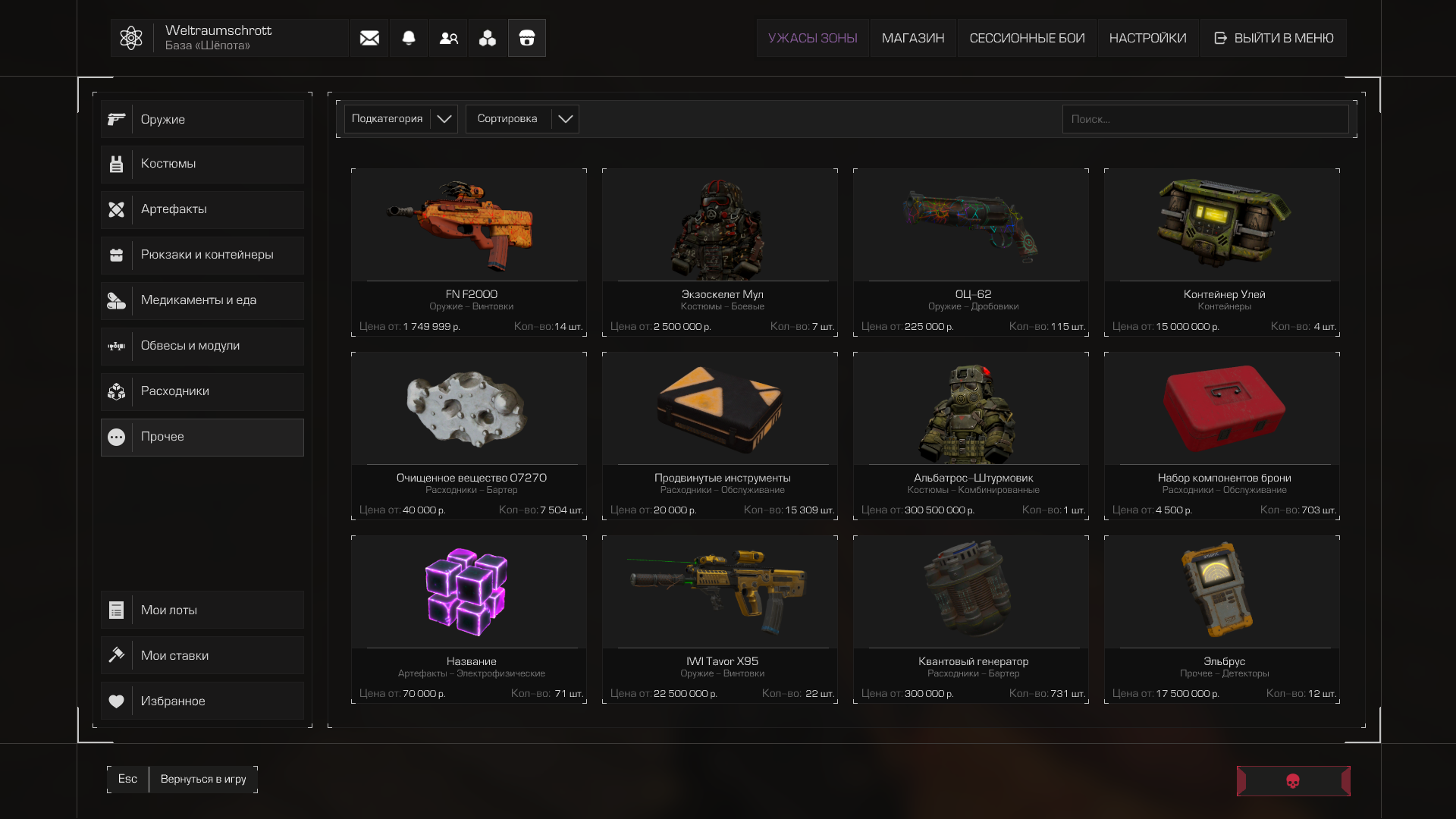Screen dimensions: 1456x819
Task: Choose the Контейнер Улей listing
Action: point(1222,252)
